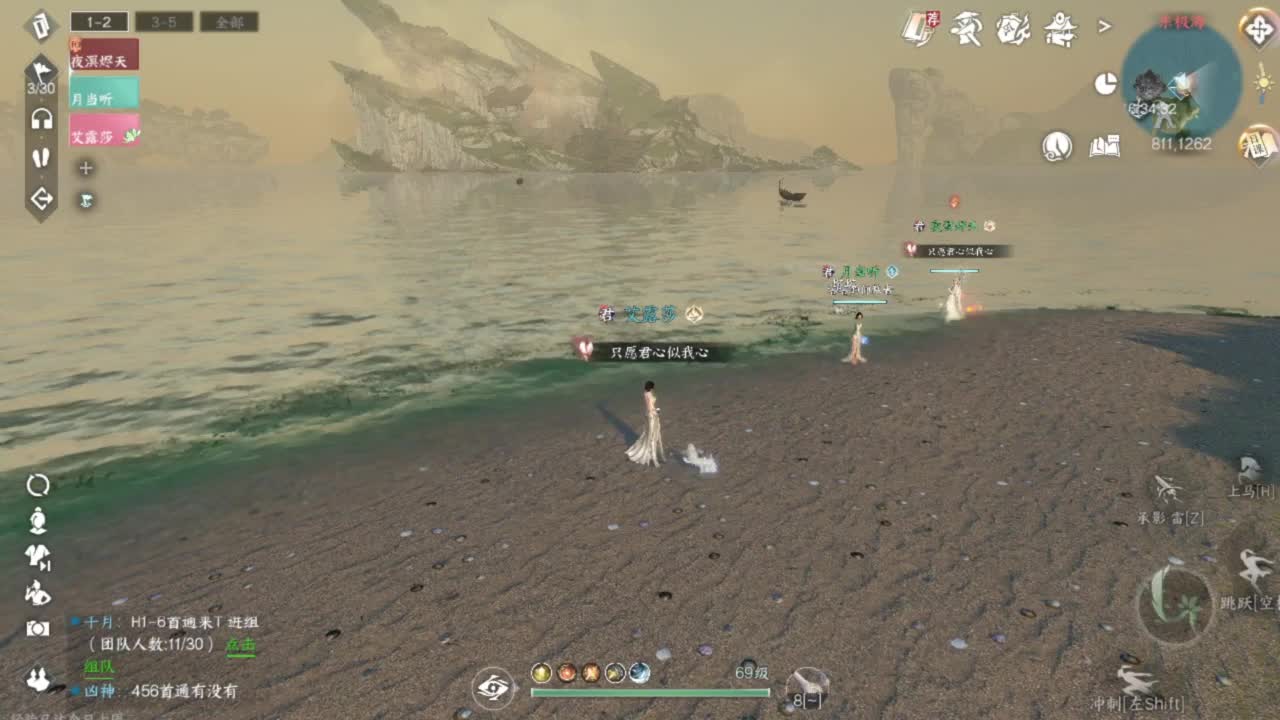Expand the top menu with arrow icon

pyautogui.click(x=1105, y=27)
